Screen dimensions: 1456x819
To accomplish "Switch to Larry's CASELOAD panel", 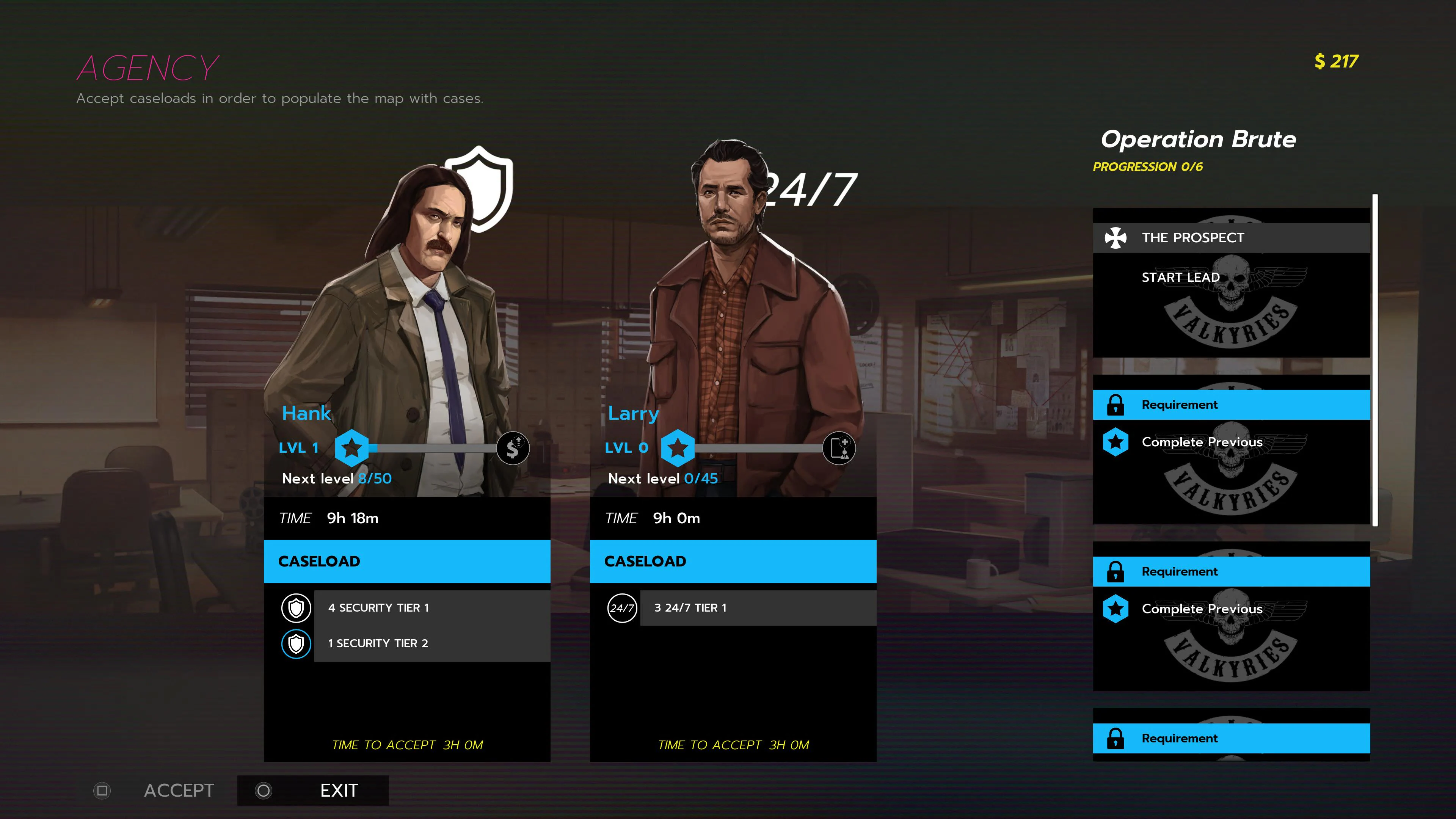I will click(x=733, y=561).
